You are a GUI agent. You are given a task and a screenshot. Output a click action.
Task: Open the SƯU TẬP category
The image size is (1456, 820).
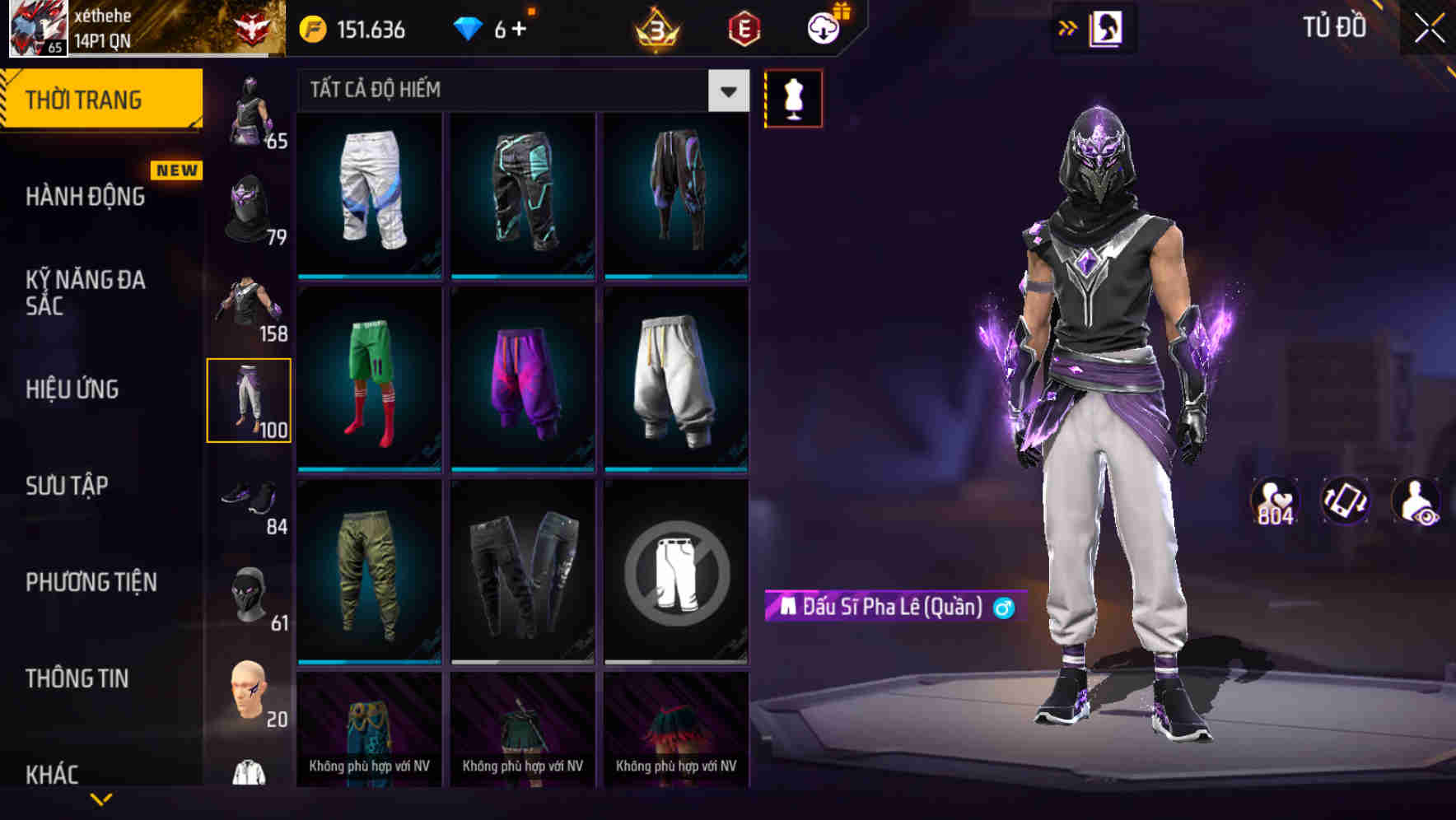(x=68, y=486)
